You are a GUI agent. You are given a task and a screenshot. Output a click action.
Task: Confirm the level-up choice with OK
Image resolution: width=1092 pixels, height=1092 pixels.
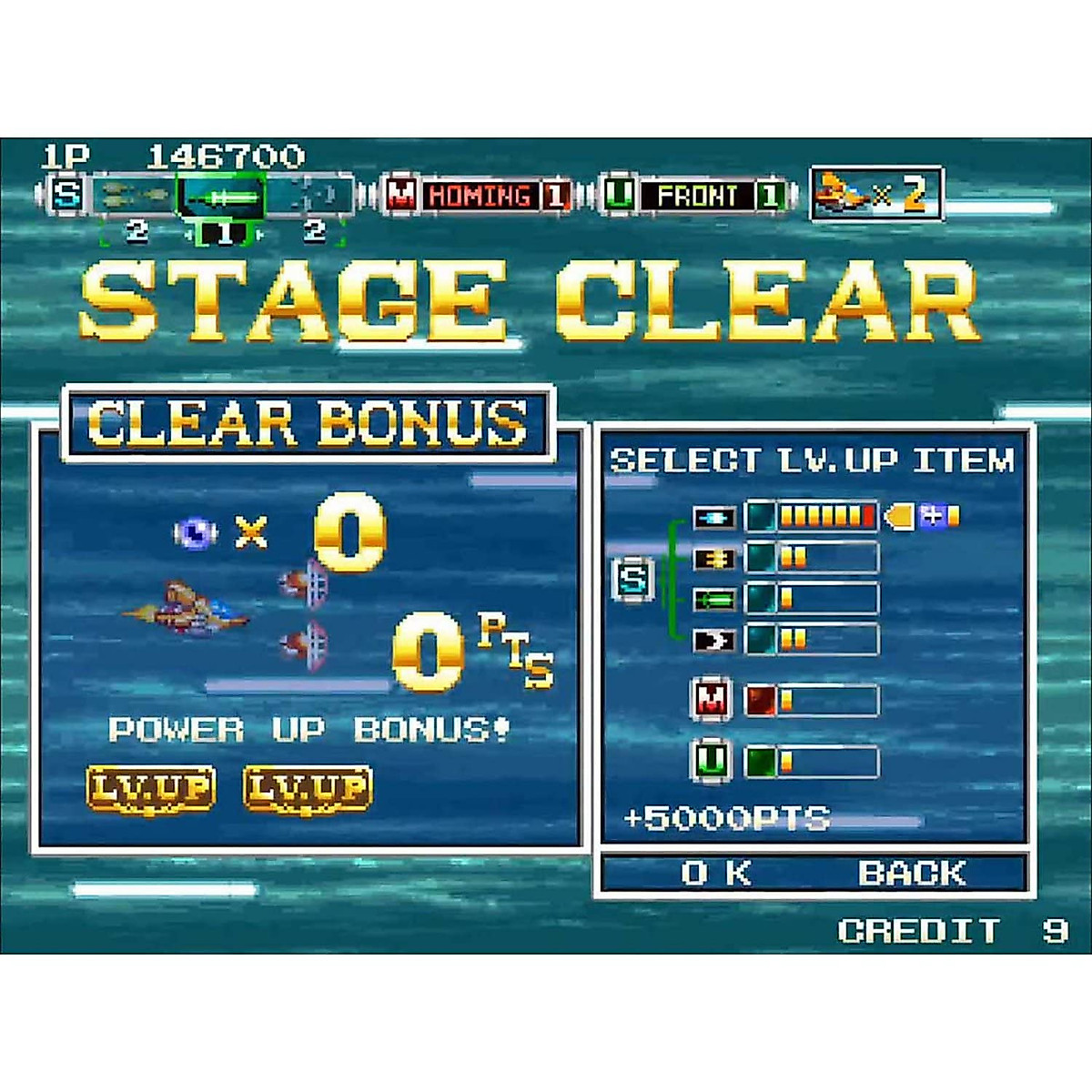click(715, 874)
